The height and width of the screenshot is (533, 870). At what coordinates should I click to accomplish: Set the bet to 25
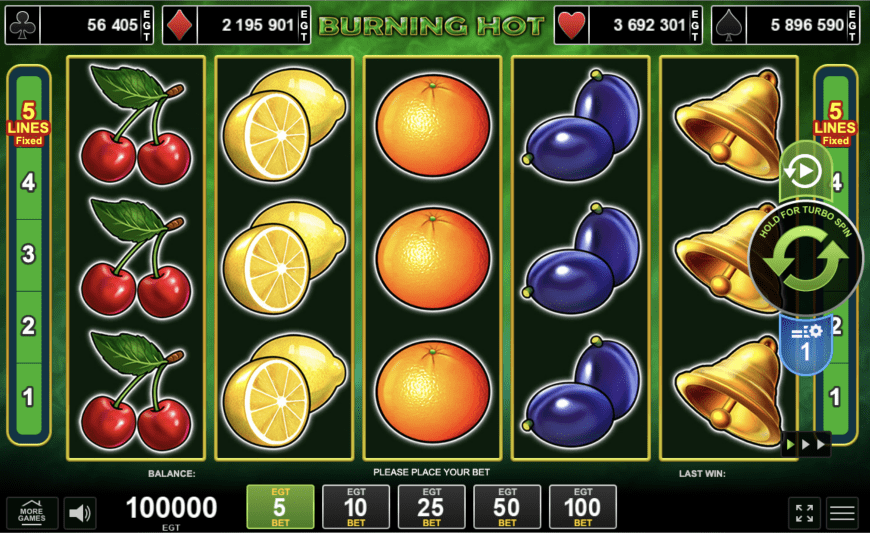tap(431, 507)
